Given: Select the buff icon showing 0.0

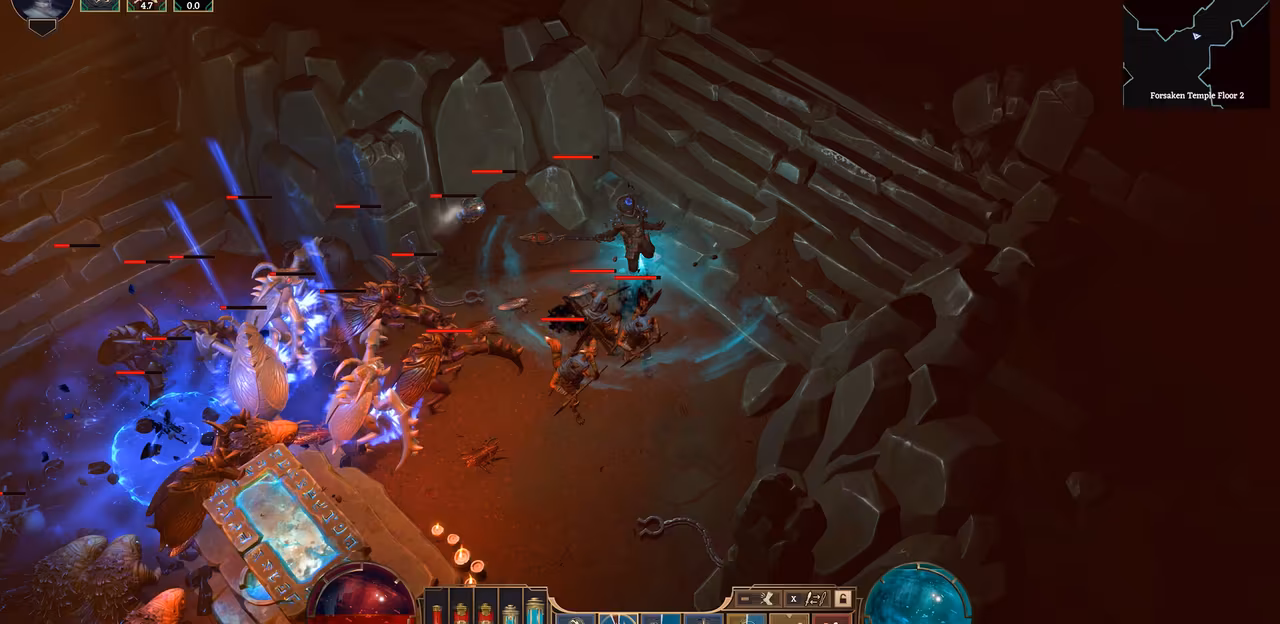Looking at the screenshot, I should click(x=193, y=5).
